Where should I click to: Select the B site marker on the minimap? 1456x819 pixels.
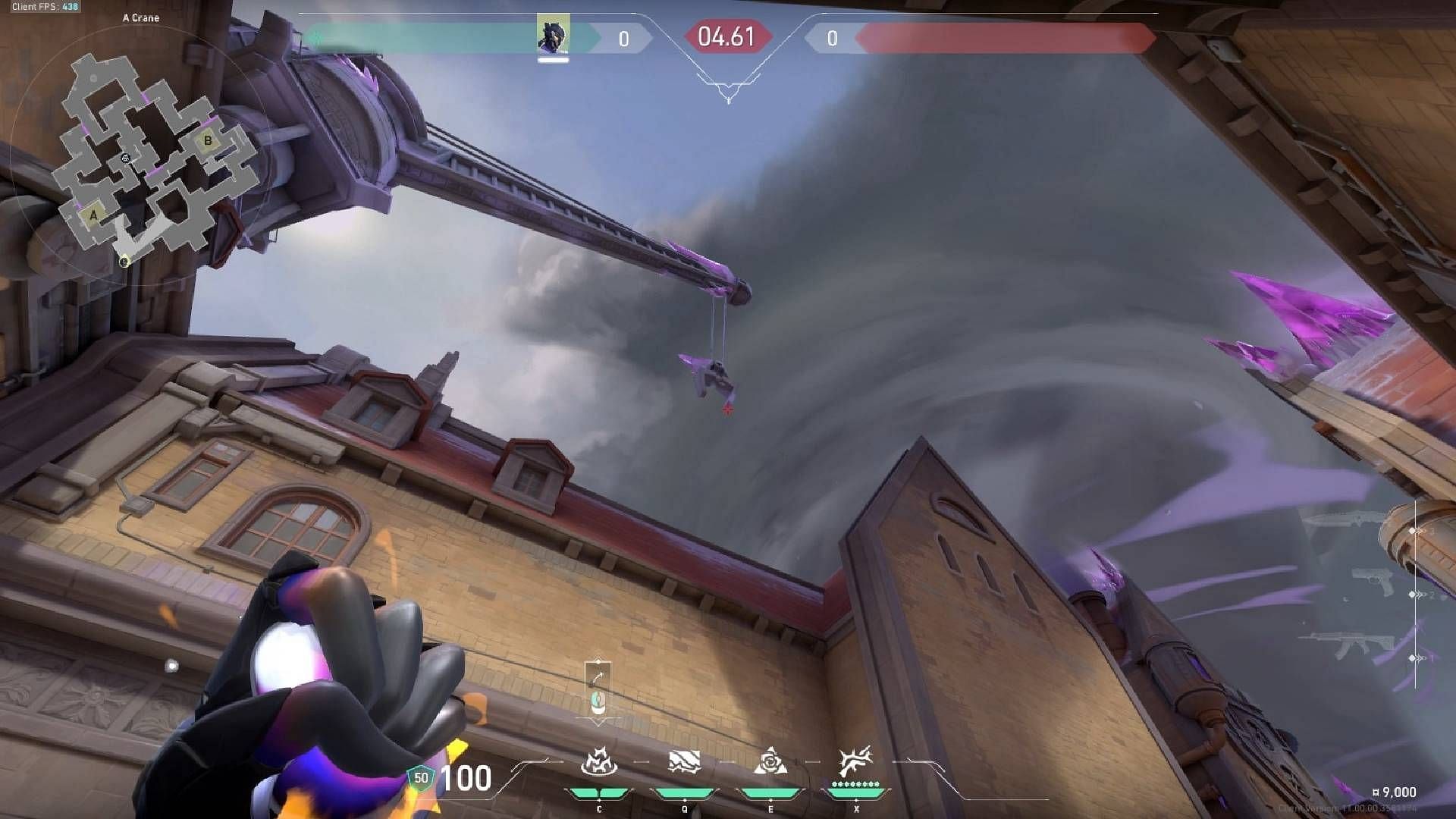click(207, 141)
